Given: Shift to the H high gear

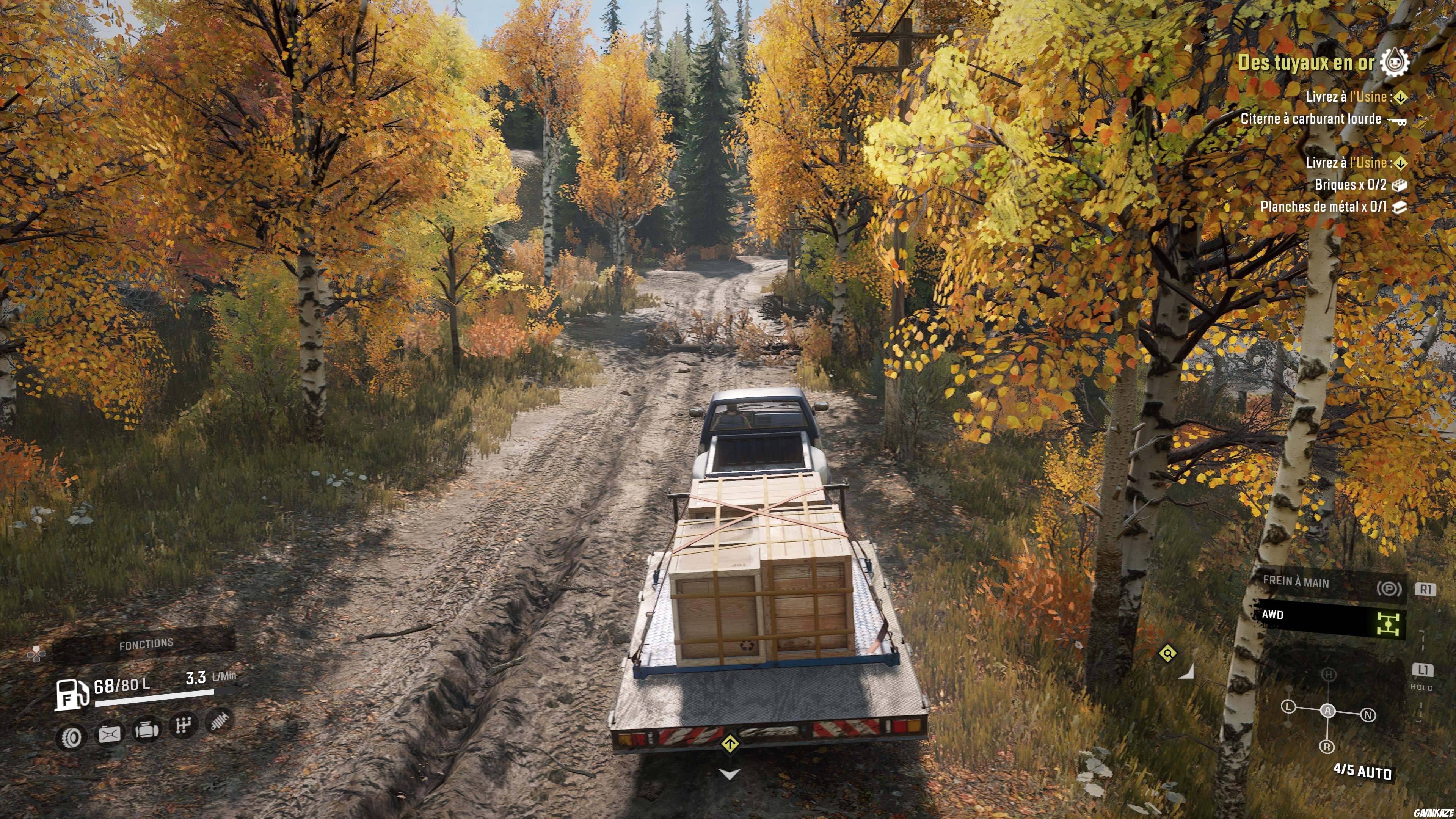Looking at the screenshot, I should (1329, 674).
